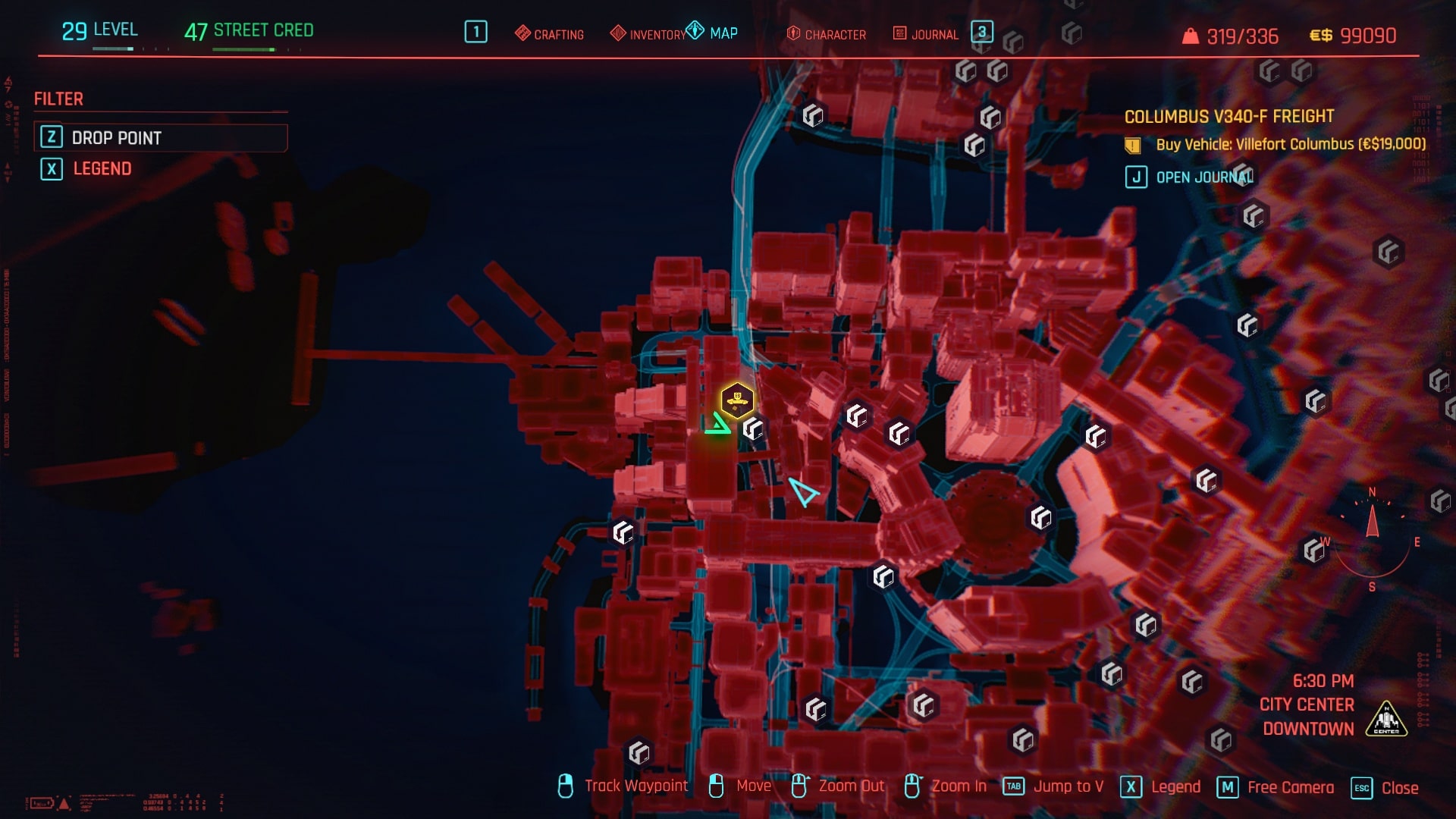Viewport: 1456px width, 819px height.
Task: Select the green player position arrow
Action: 717,425
